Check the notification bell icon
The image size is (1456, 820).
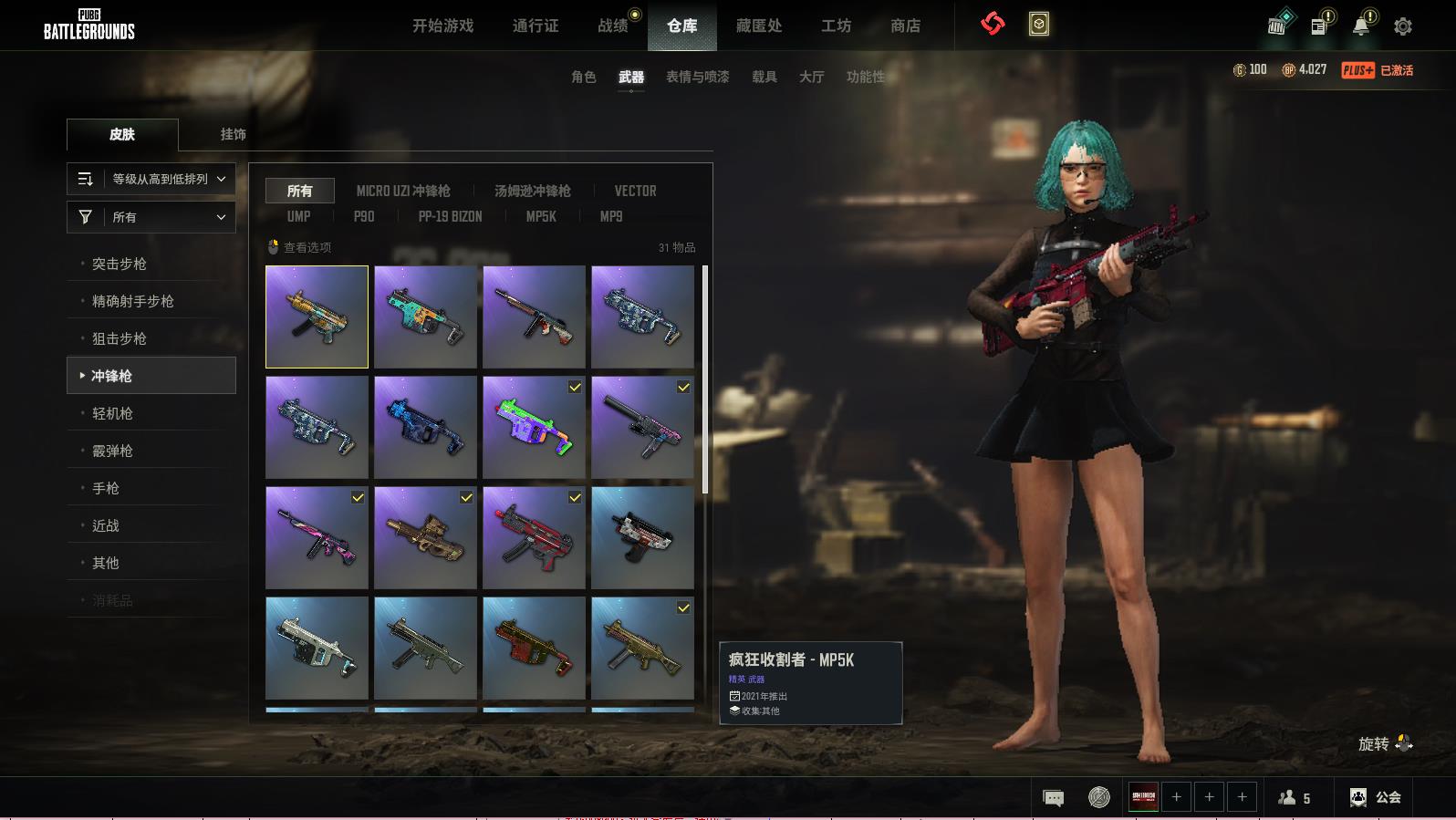[1361, 26]
